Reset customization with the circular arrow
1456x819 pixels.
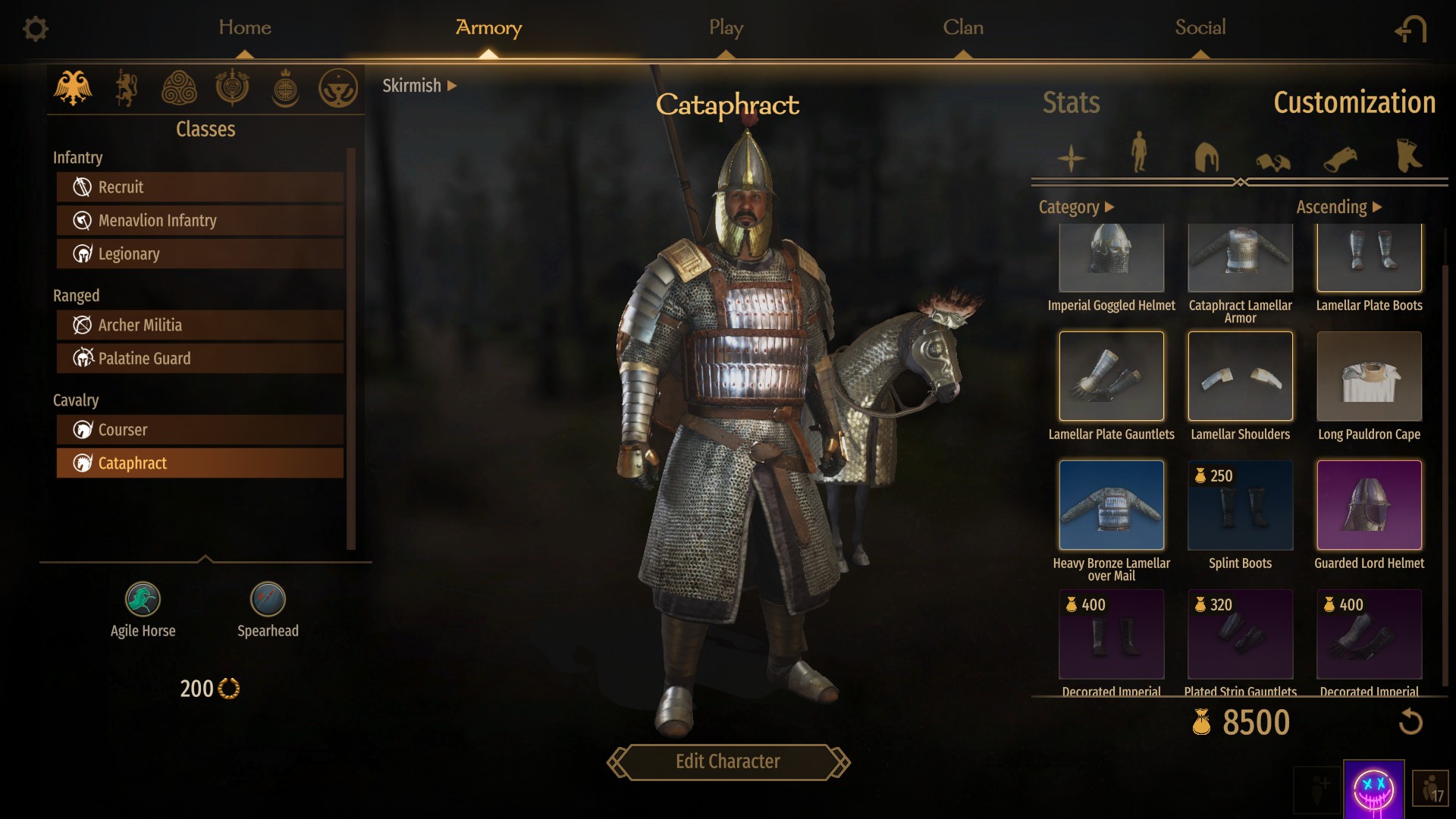tap(1410, 721)
